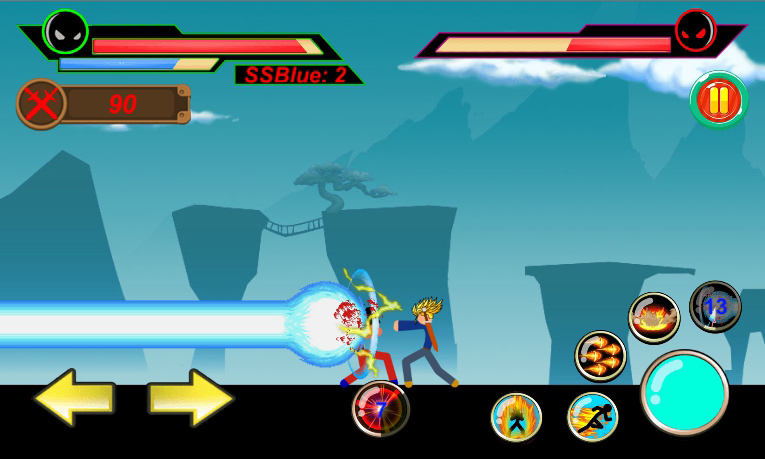The width and height of the screenshot is (765, 459).
Task: Use the fire explosion skill
Action: pos(654,318)
